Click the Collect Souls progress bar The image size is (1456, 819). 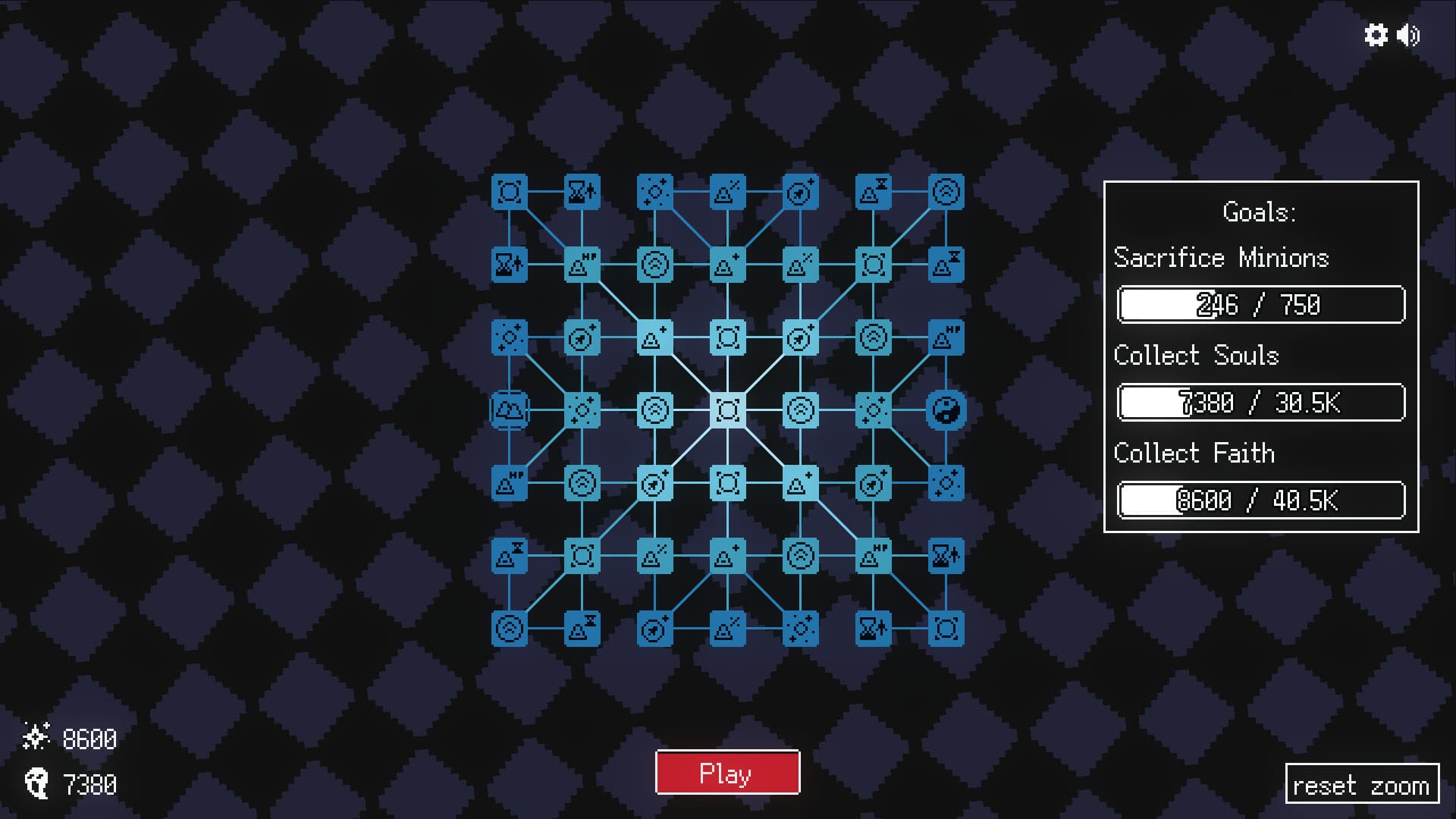1260,403
